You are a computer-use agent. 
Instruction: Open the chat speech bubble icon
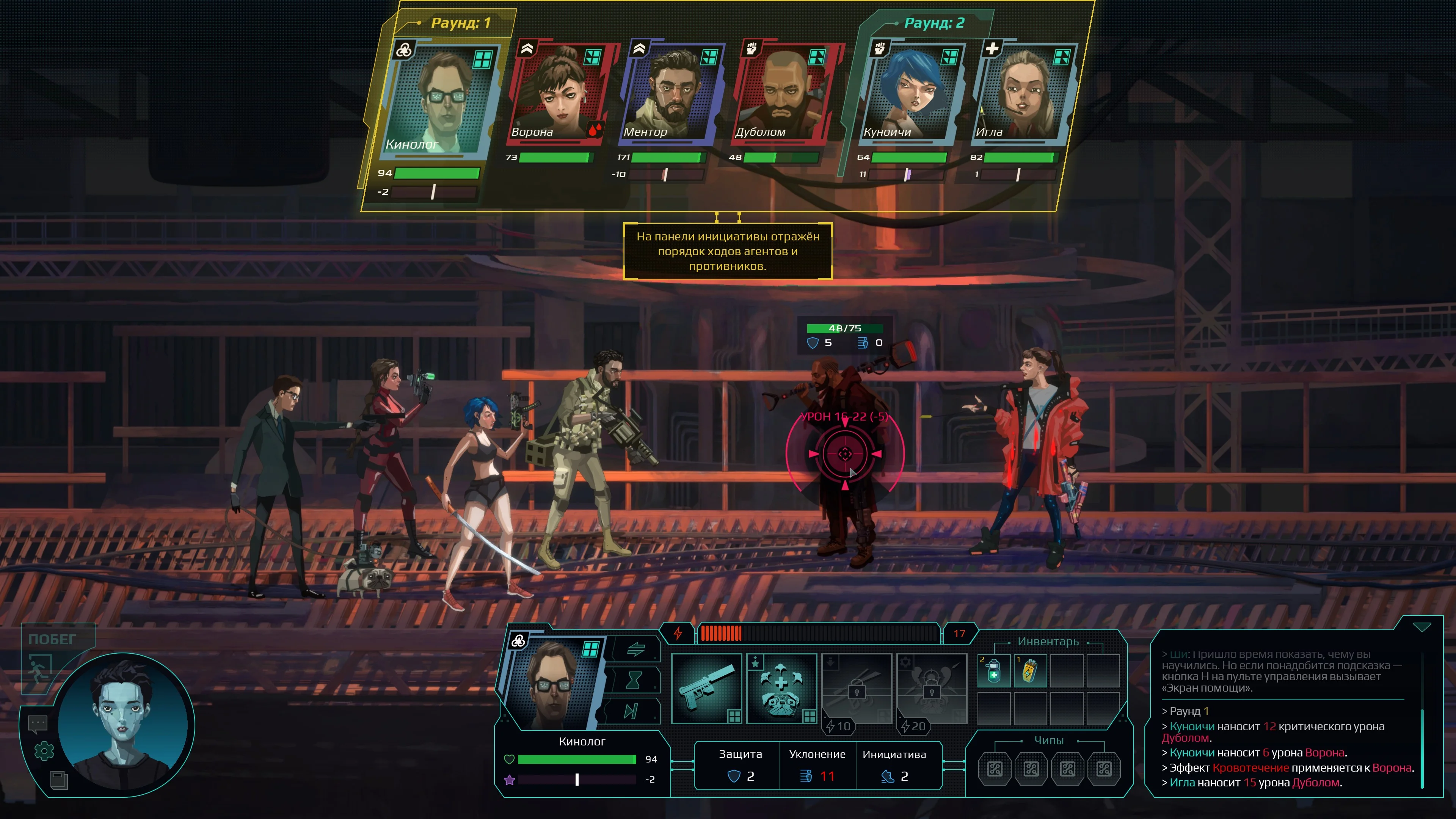click(38, 723)
